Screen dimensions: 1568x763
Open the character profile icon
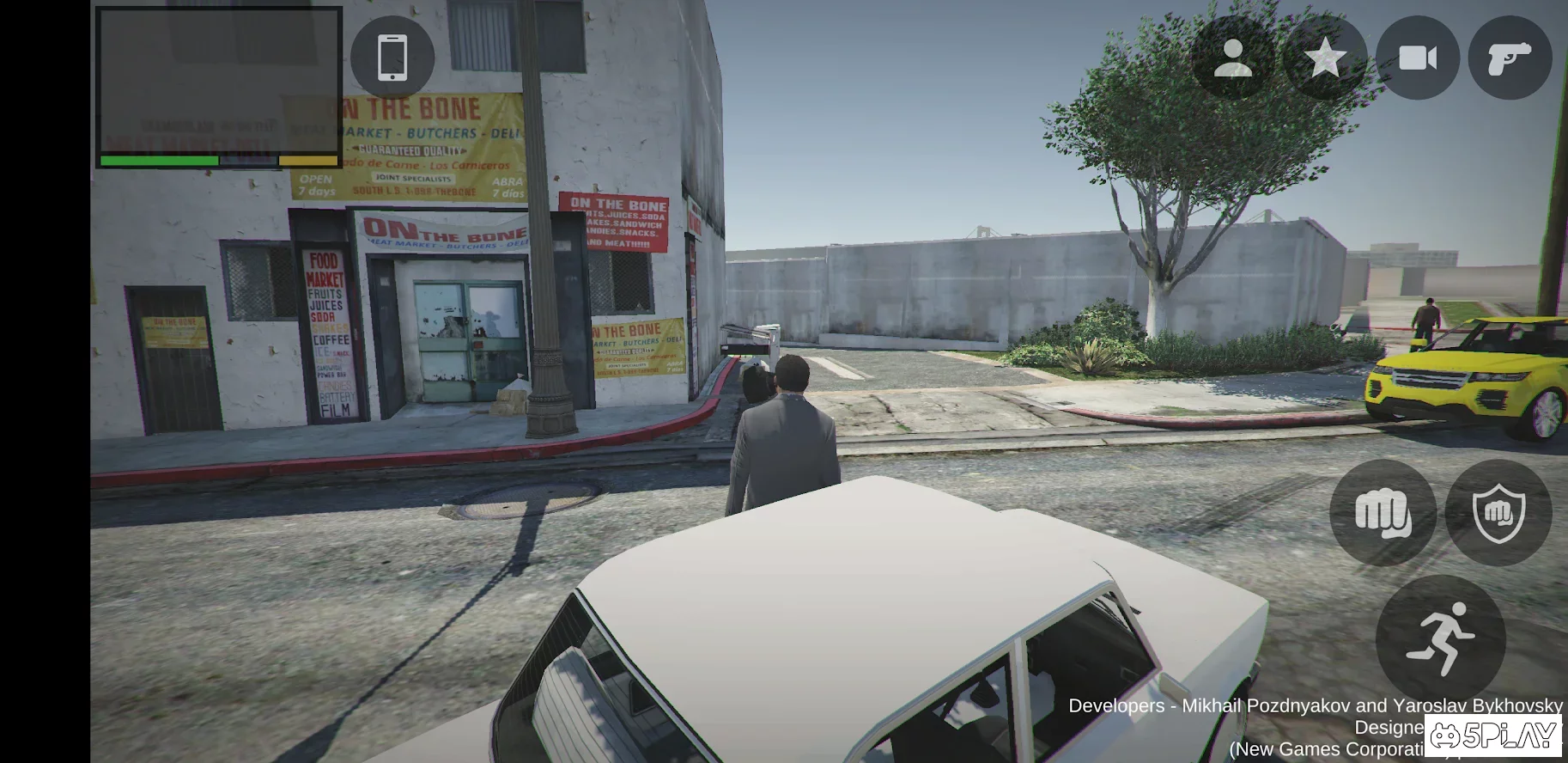(x=1234, y=57)
